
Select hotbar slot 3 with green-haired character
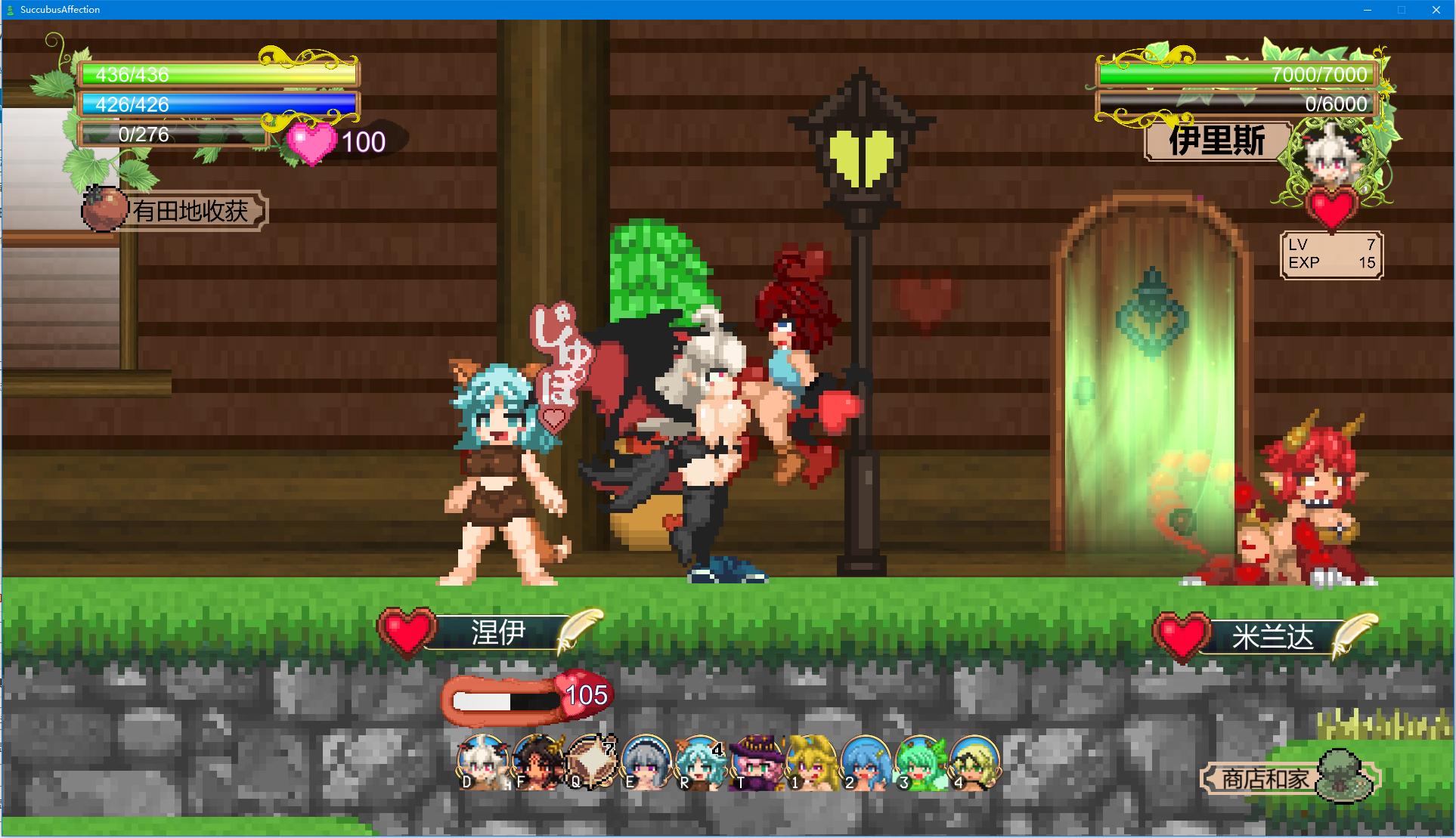point(919,763)
